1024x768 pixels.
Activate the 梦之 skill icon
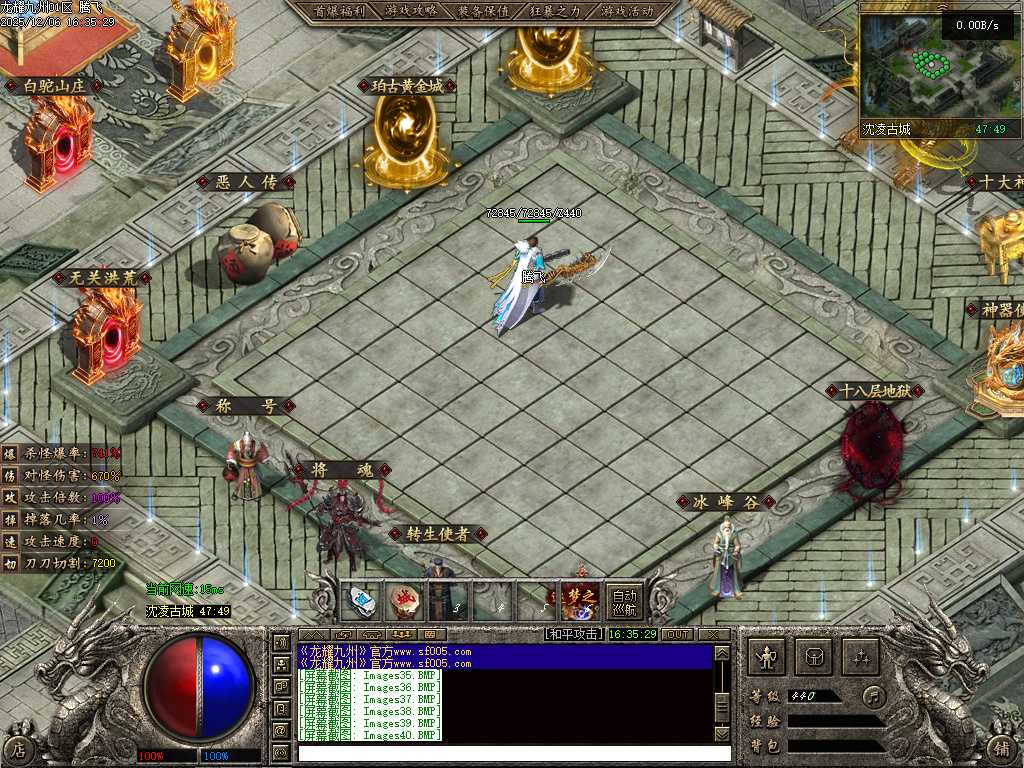coord(580,600)
